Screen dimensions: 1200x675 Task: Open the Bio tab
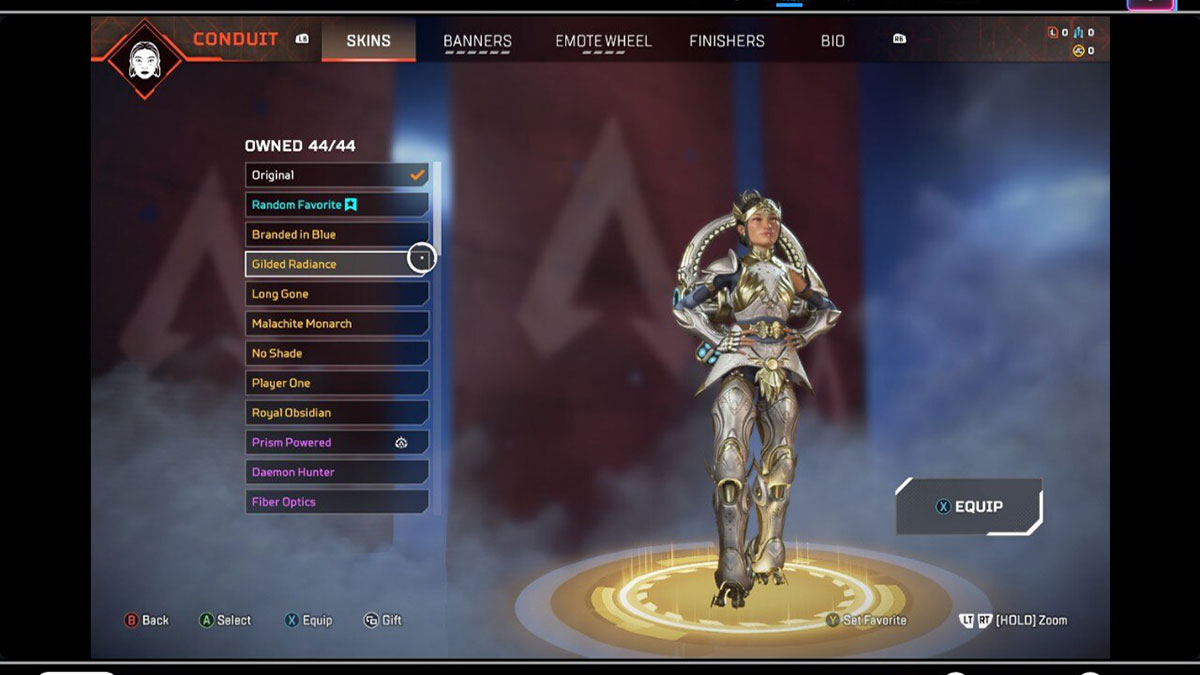(833, 41)
